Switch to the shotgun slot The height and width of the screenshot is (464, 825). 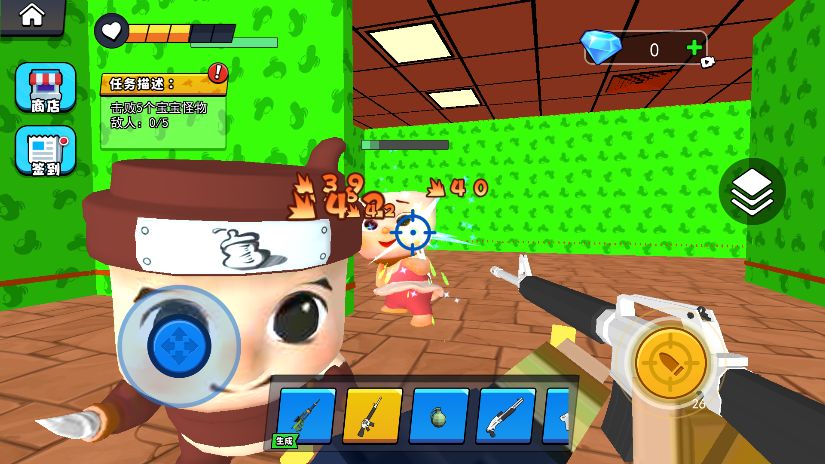(505, 415)
